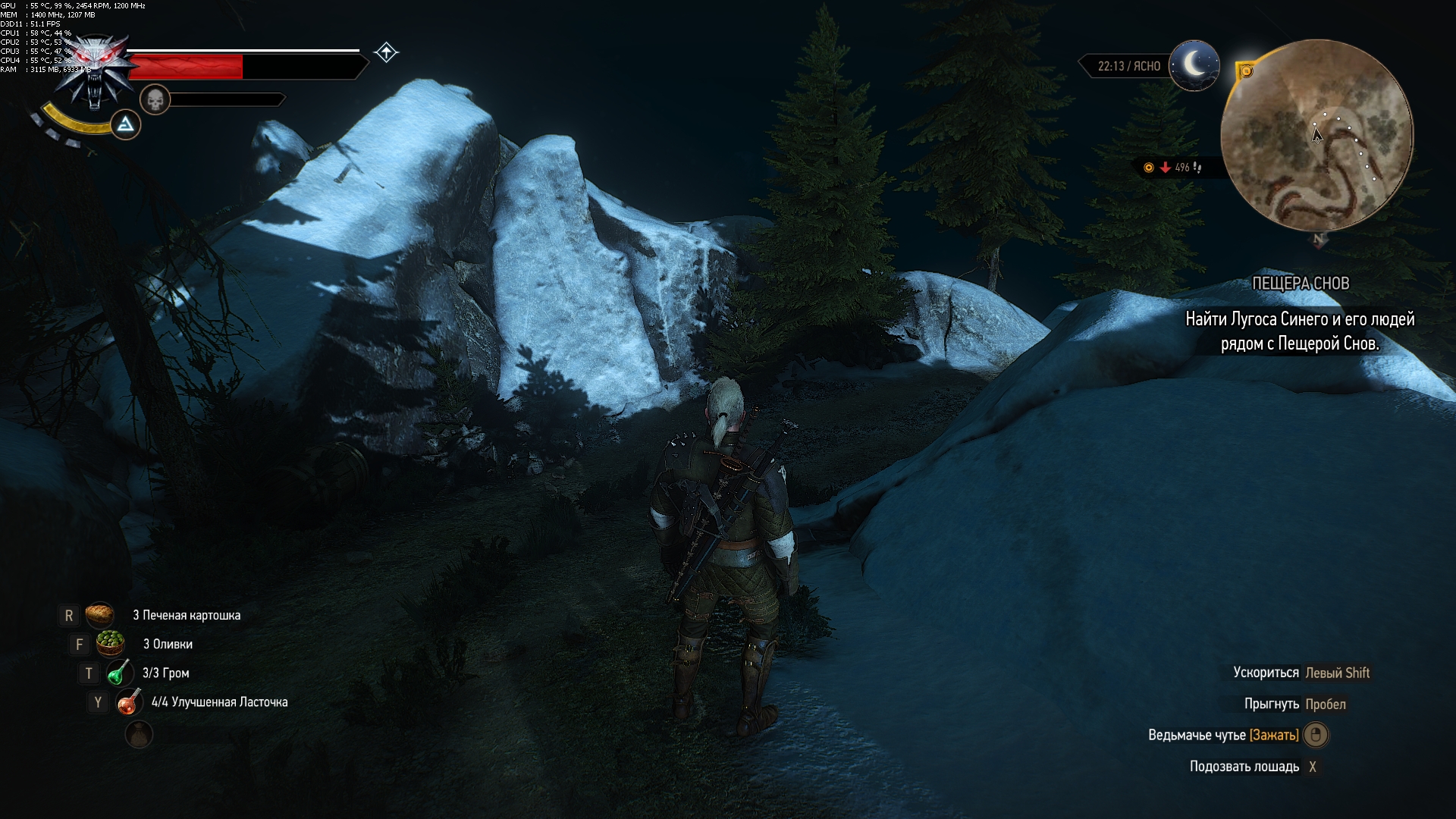The width and height of the screenshot is (1456, 819).
Task: Click the circular minimap
Action: click(x=1317, y=135)
